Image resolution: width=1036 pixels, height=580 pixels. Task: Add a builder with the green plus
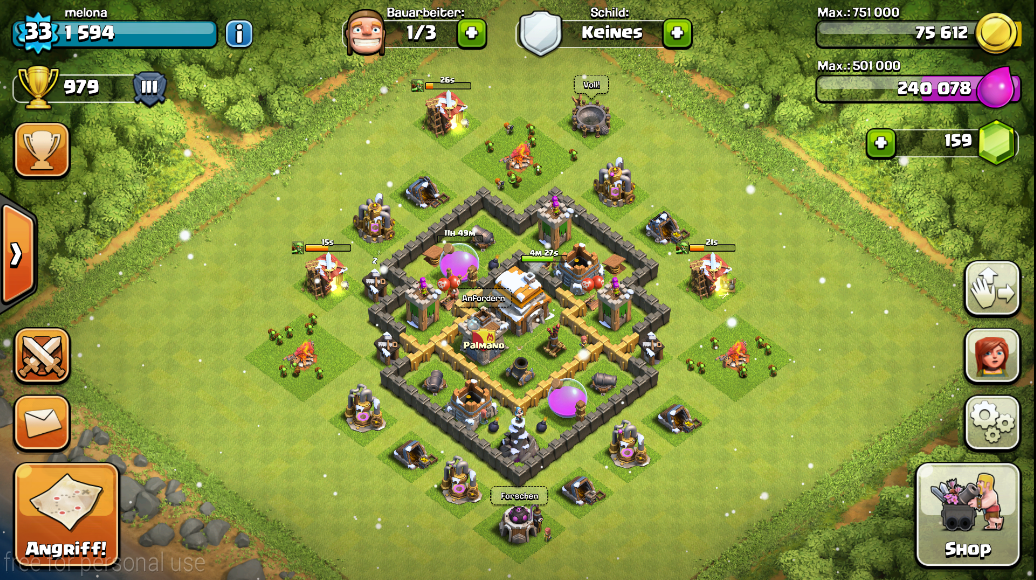pyautogui.click(x=472, y=33)
